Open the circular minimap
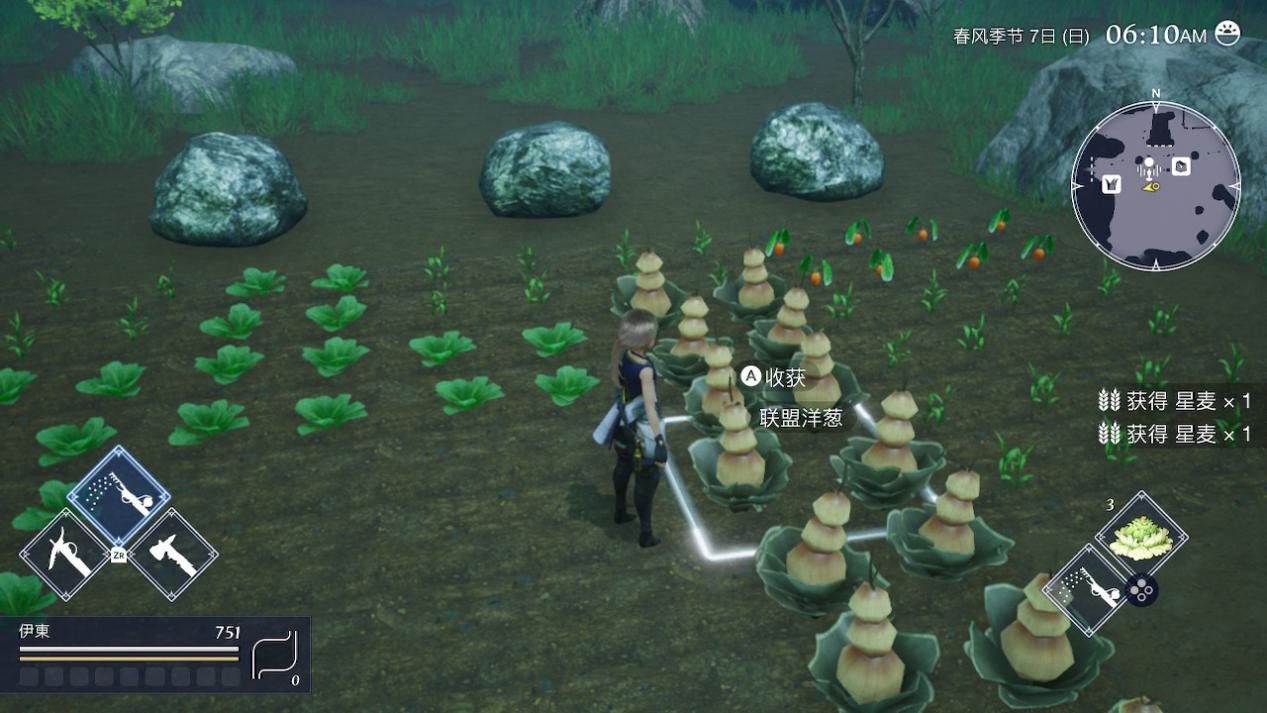 pos(1155,185)
